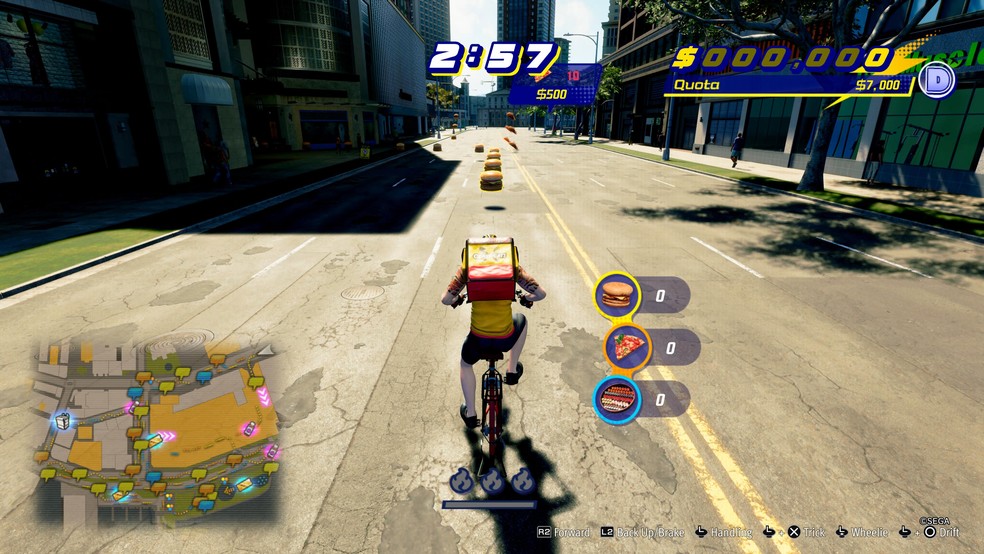Click the Quota $7,000 tracker
This screenshot has width=984, height=554.
[x=790, y=86]
